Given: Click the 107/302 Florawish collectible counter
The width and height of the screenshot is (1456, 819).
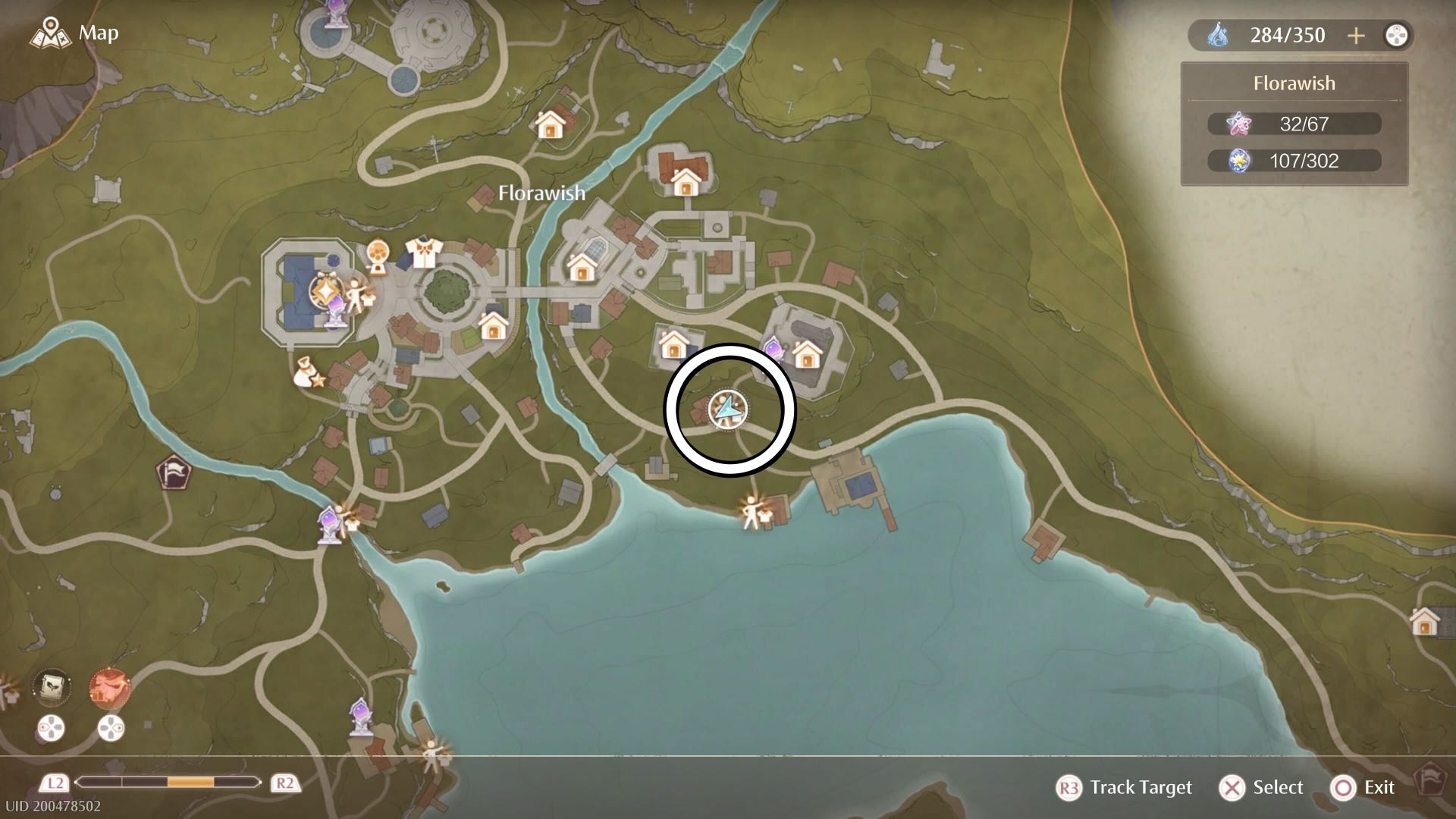Looking at the screenshot, I should coord(1294,161).
